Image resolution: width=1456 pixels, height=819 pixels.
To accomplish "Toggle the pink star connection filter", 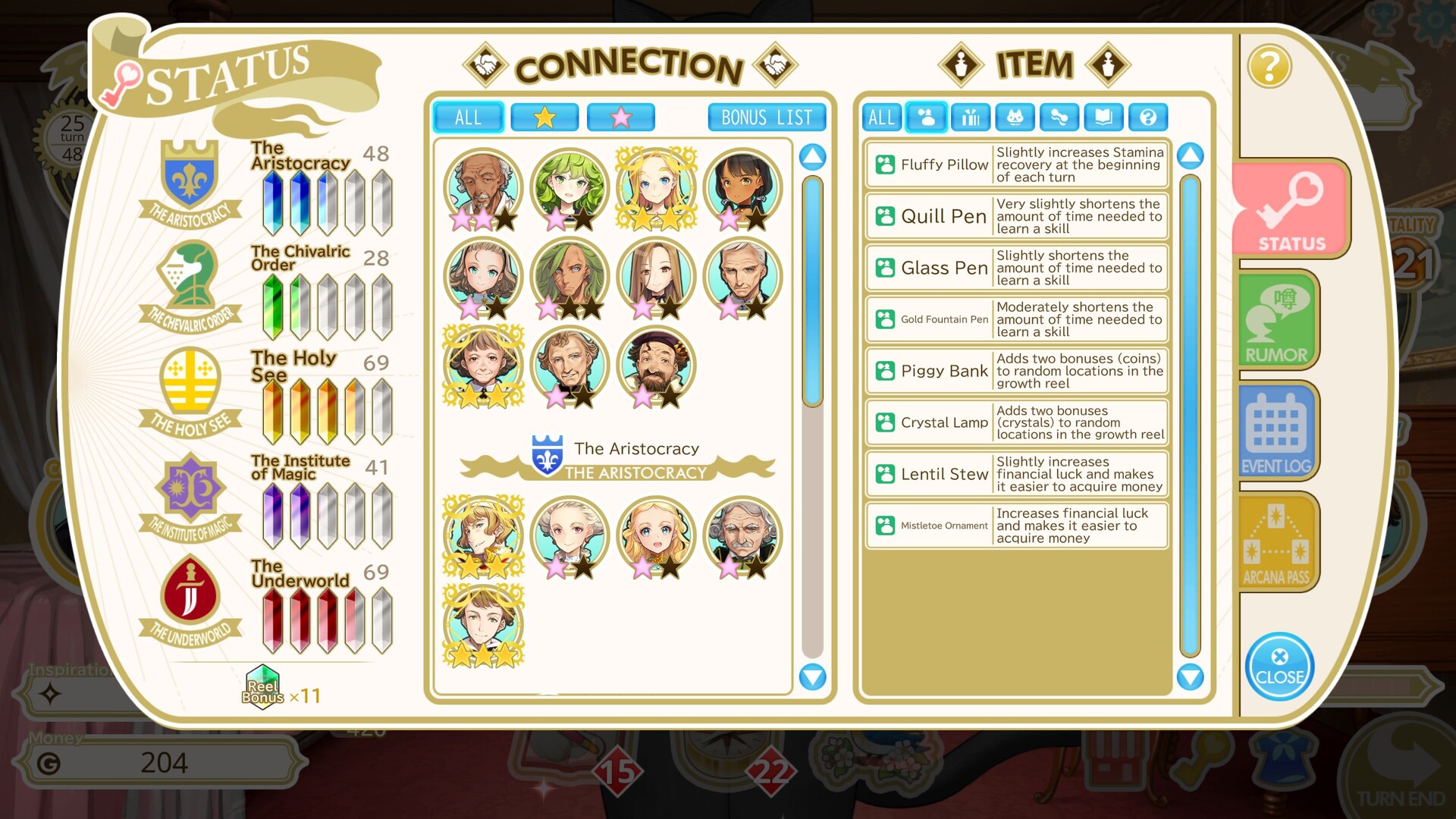I will (x=620, y=117).
